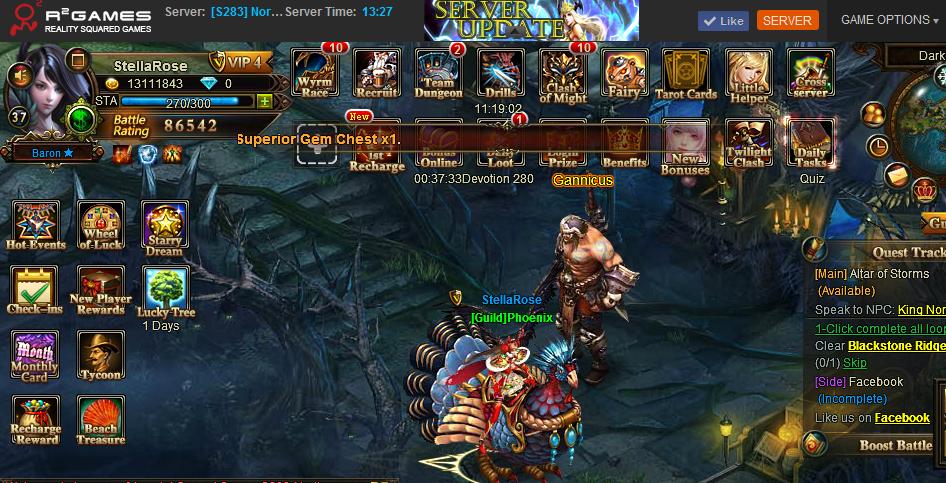This screenshot has height=483, width=946.
Task: Open Tarot Cards
Action: pyautogui.click(x=686, y=73)
